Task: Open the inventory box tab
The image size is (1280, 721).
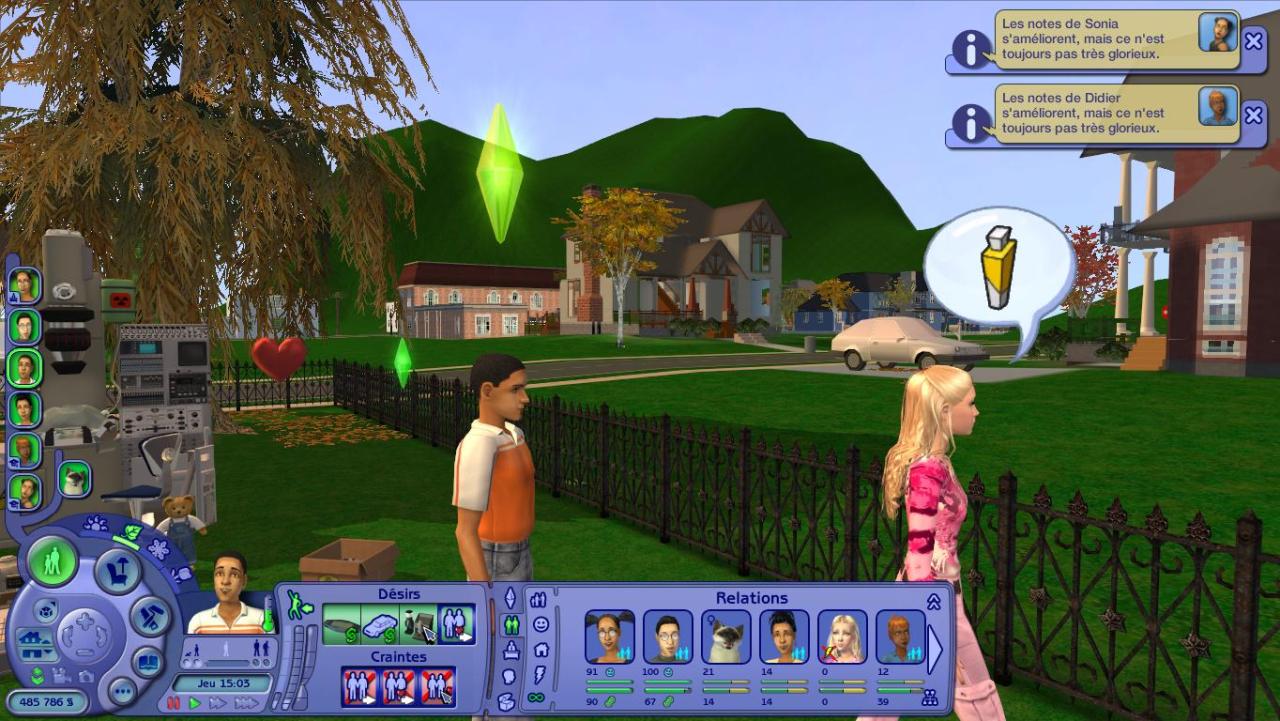Action: click(507, 701)
